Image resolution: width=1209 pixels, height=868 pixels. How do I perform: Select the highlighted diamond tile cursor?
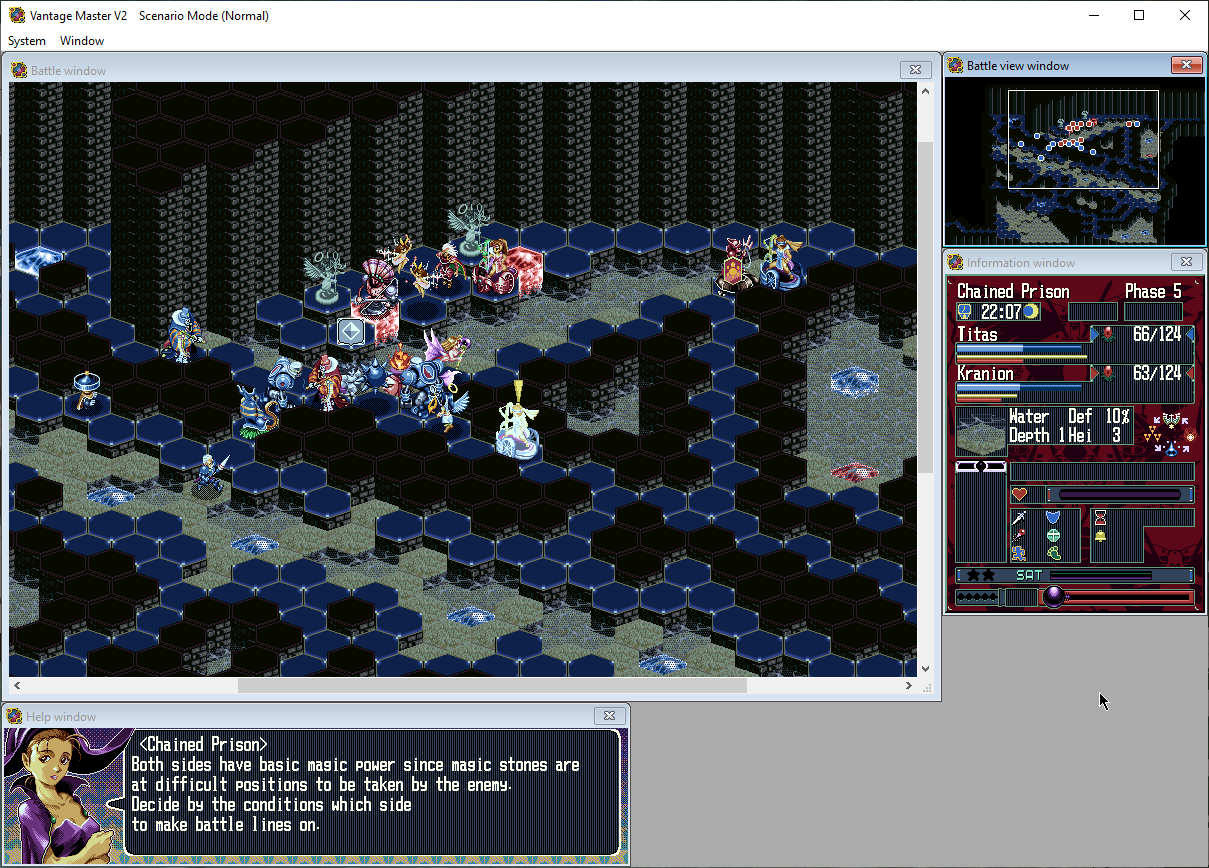[x=350, y=332]
